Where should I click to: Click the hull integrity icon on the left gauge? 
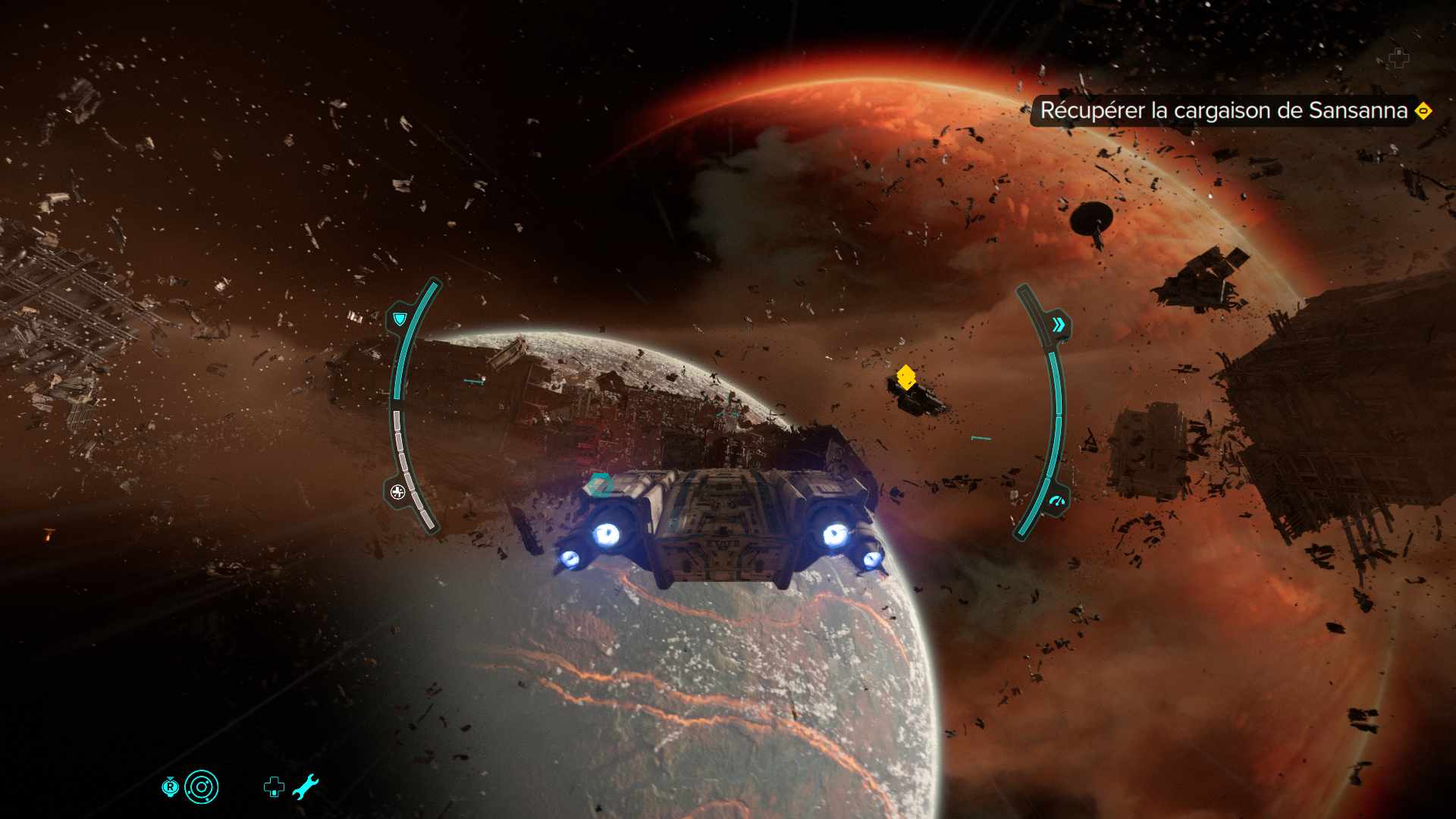coord(398,492)
